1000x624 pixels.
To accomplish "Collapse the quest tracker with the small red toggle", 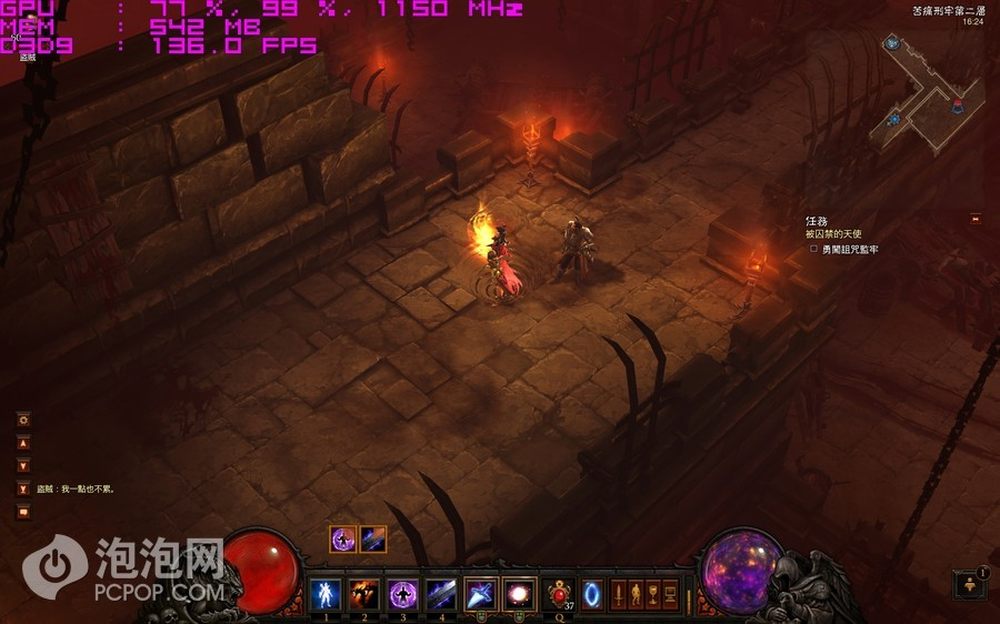I will pos(975,219).
